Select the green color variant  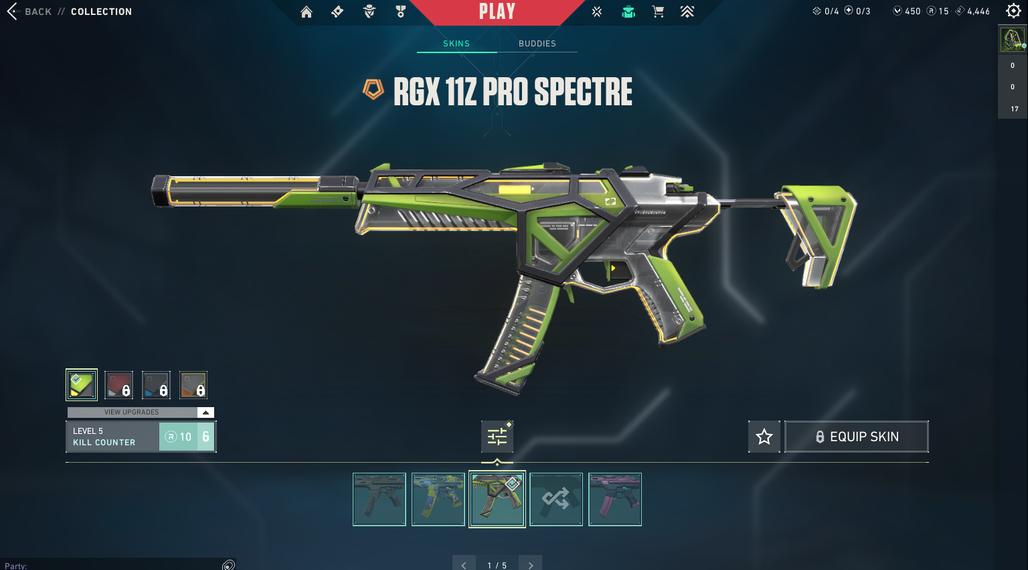pos(81,384)
